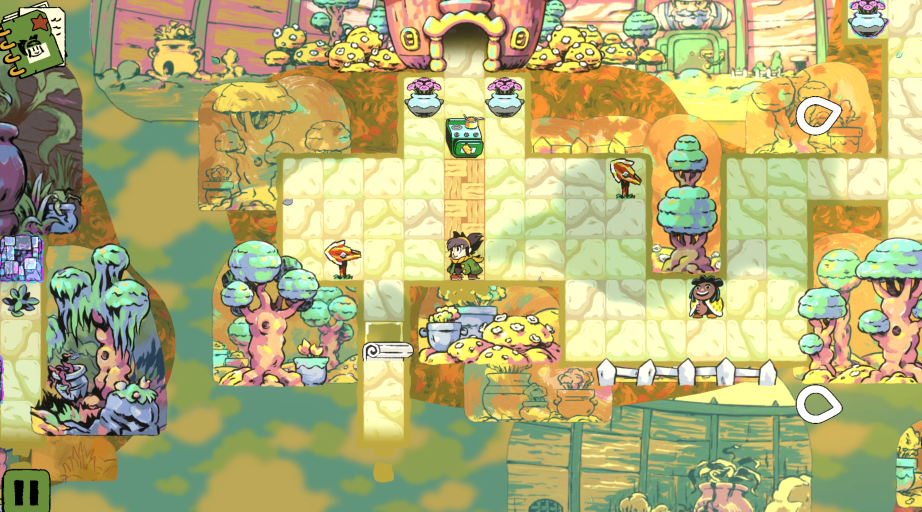Pause the game with the pause button
This screenshot has width=922, height=512.
[26, 492]
